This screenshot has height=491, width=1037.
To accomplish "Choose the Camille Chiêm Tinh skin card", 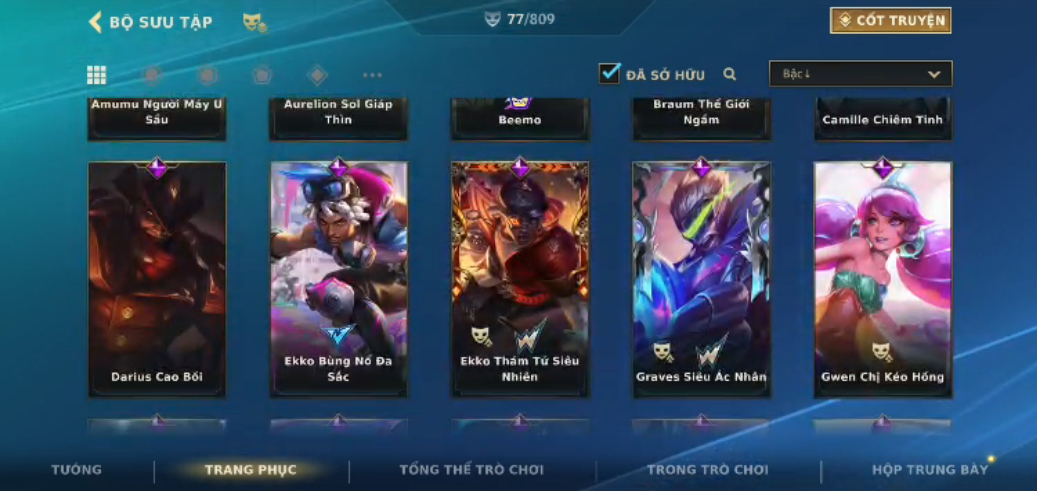I will coord(883,119).
